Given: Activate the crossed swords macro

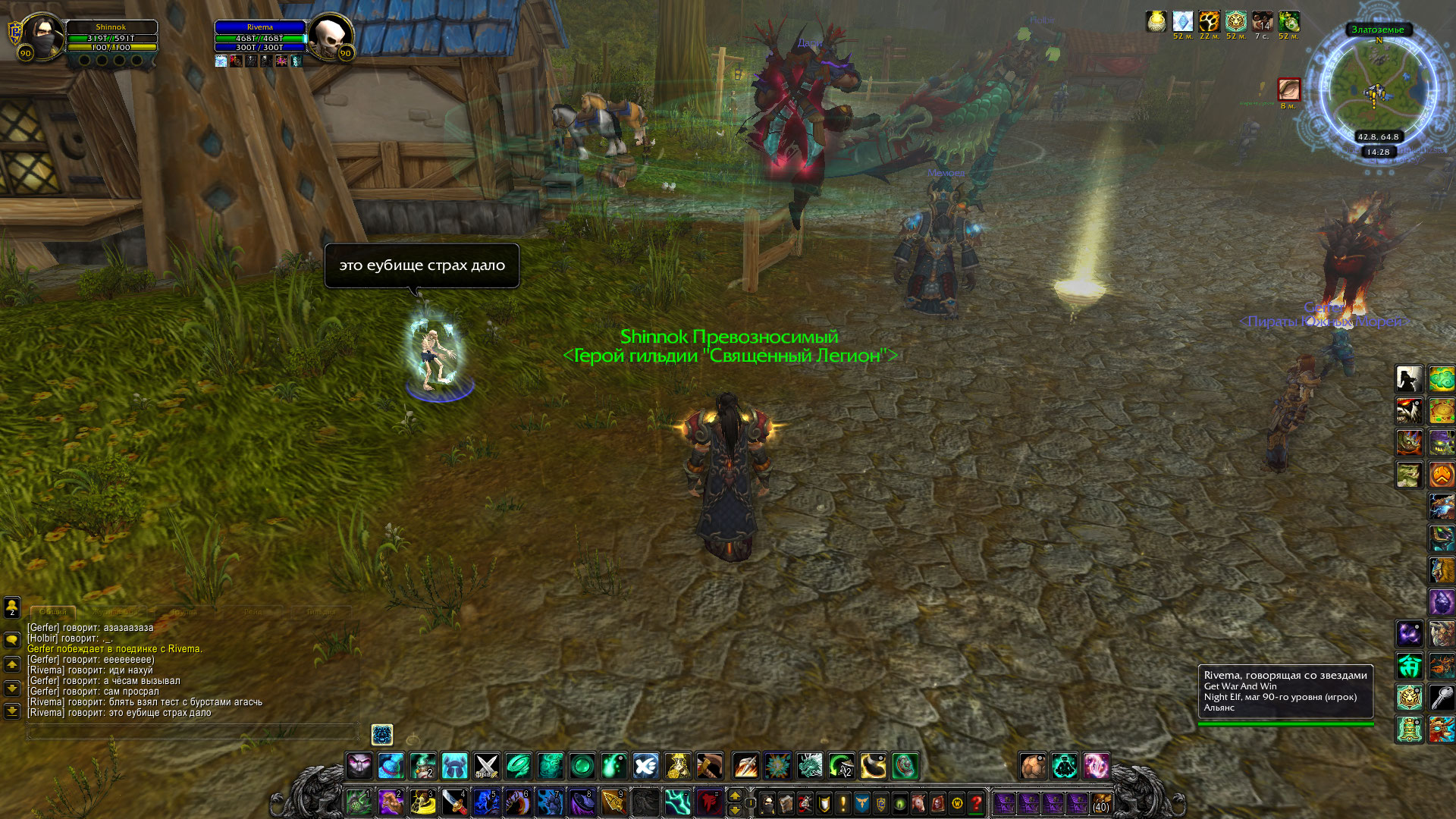Looking at the screenshot, I should point(486,766).
